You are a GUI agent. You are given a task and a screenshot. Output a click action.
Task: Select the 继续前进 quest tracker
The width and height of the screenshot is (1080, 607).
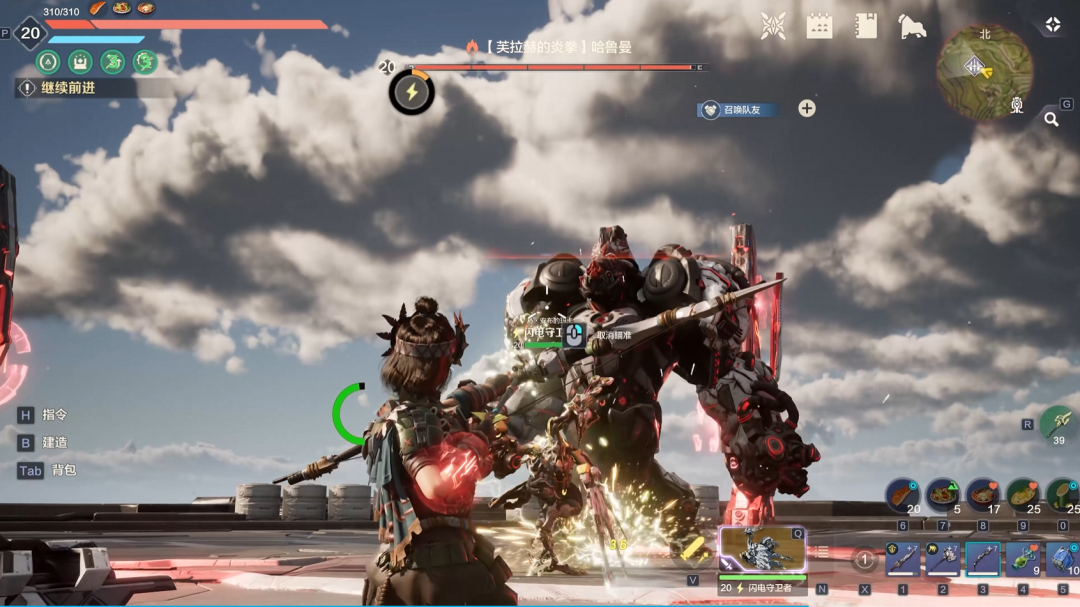coord(70,88)
